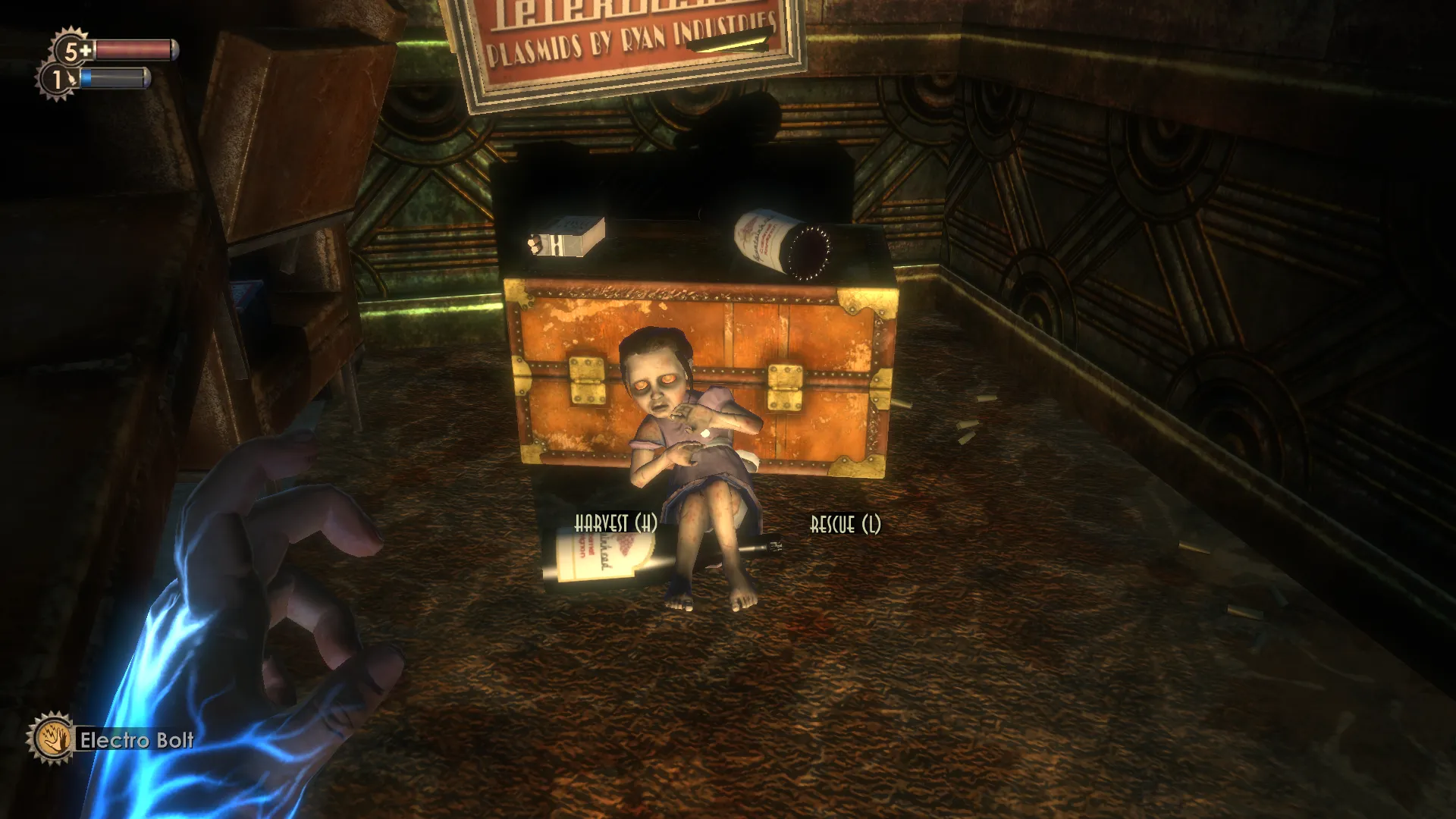
Task: Select the Electro Bolt plasmid icon
Action: 51,738
